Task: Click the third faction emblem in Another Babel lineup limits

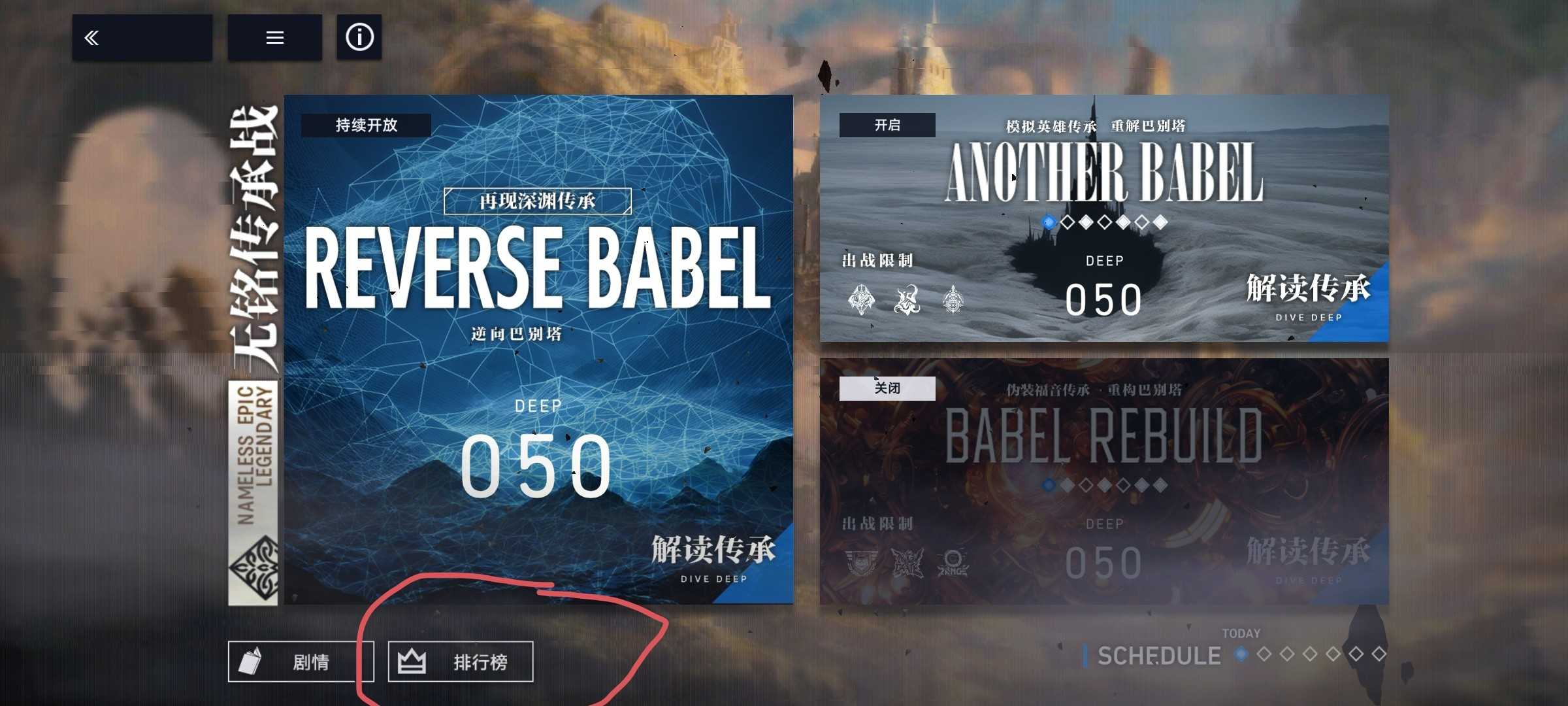Action: tap(955, 302)
